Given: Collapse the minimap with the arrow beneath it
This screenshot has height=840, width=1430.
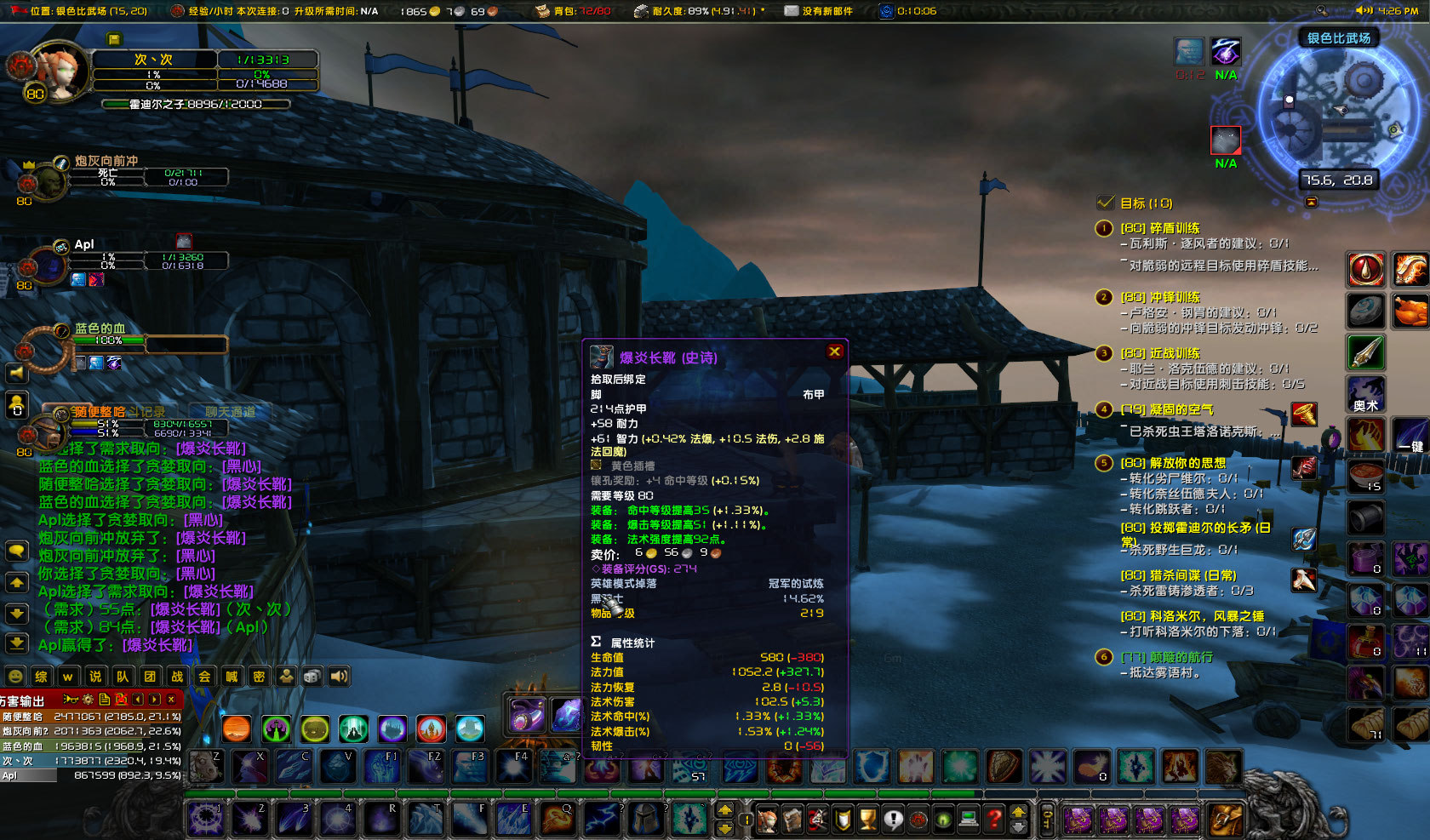Looking at the screenshot, I should point(1310,200).
